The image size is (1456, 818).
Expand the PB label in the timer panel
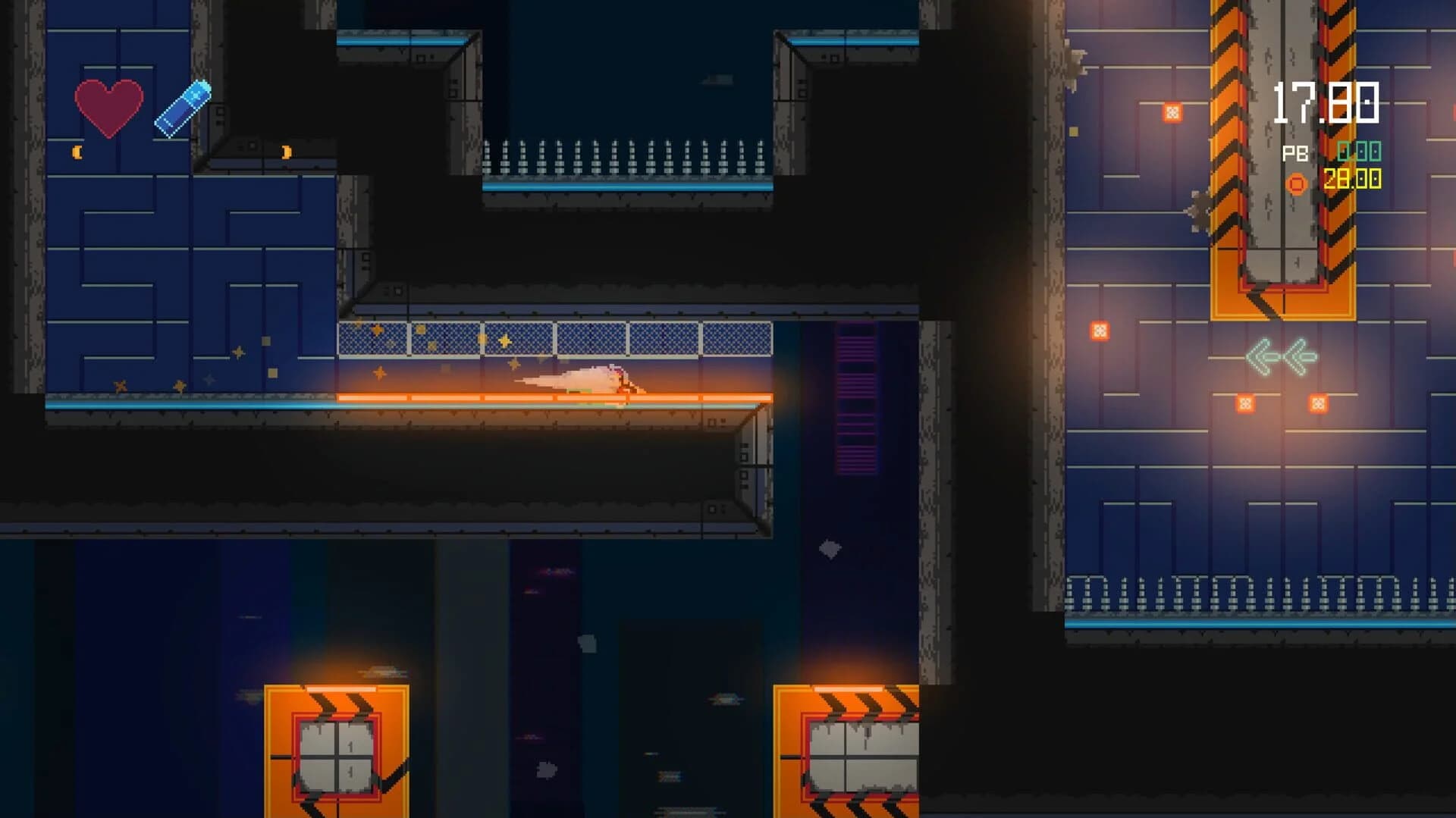coord(1294,153)
